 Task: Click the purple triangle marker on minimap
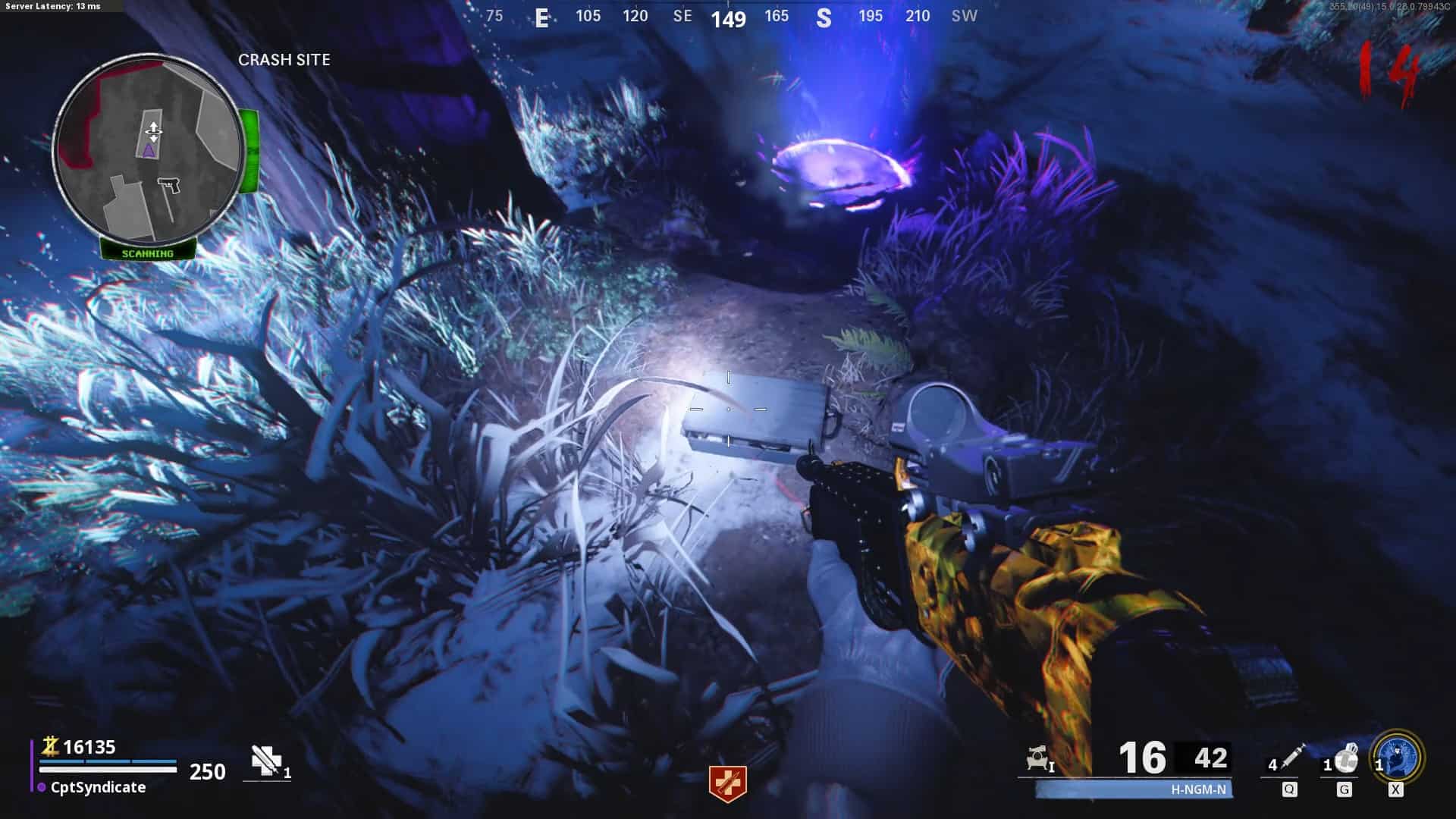coord(149,151)
